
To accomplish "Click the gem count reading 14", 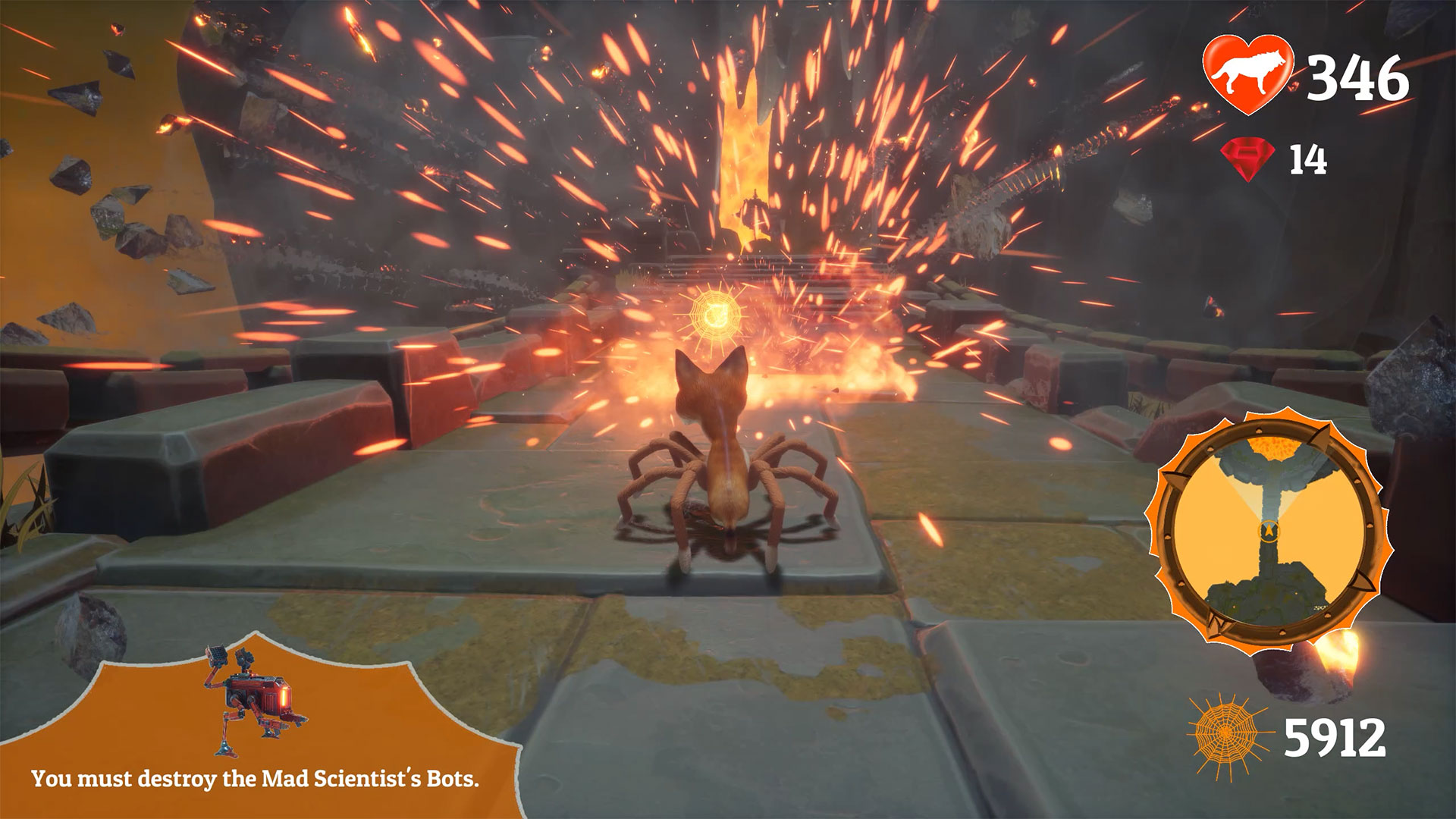I will pos(1308,157).
